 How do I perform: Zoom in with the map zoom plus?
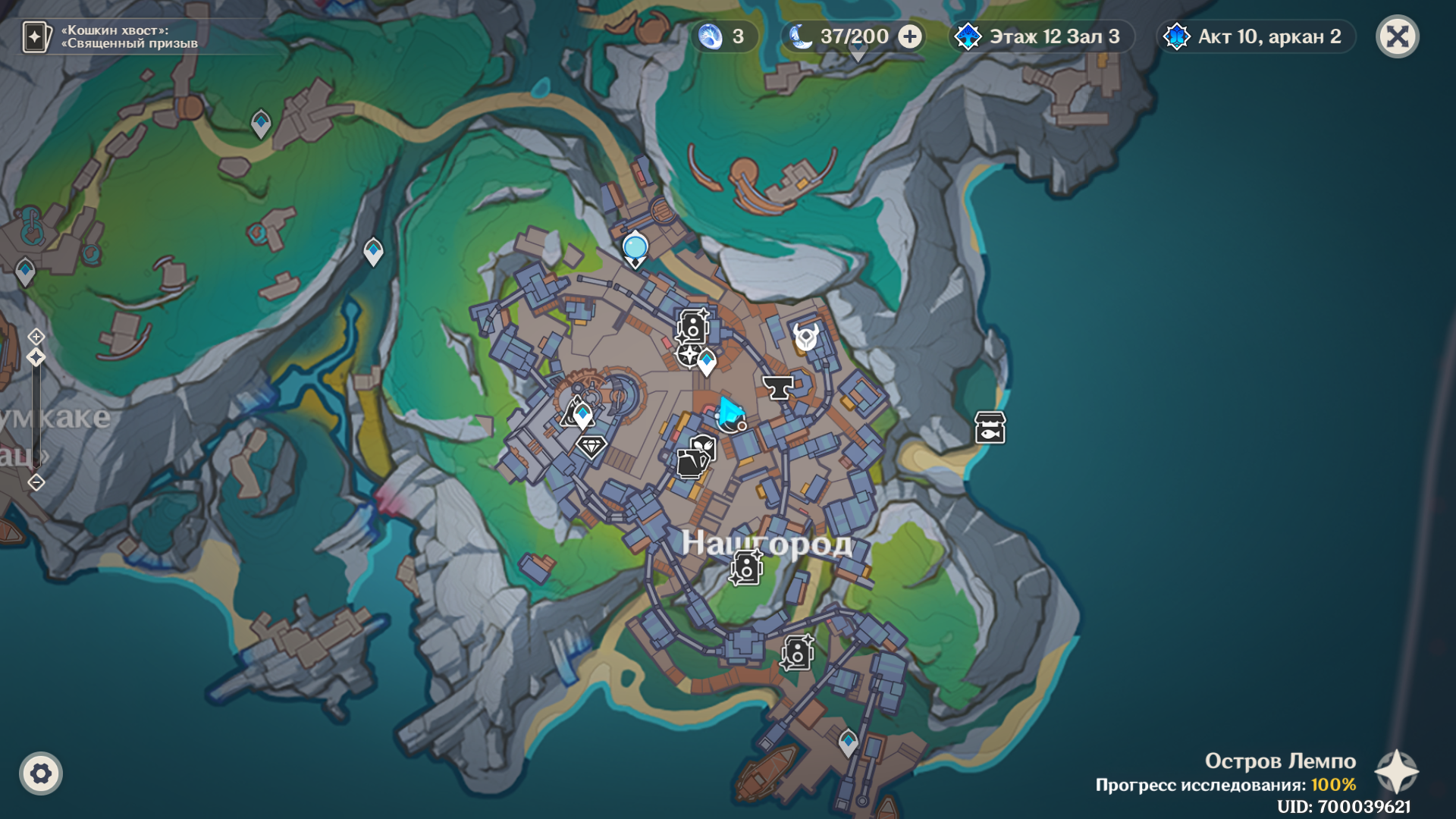tap(36, 336)
